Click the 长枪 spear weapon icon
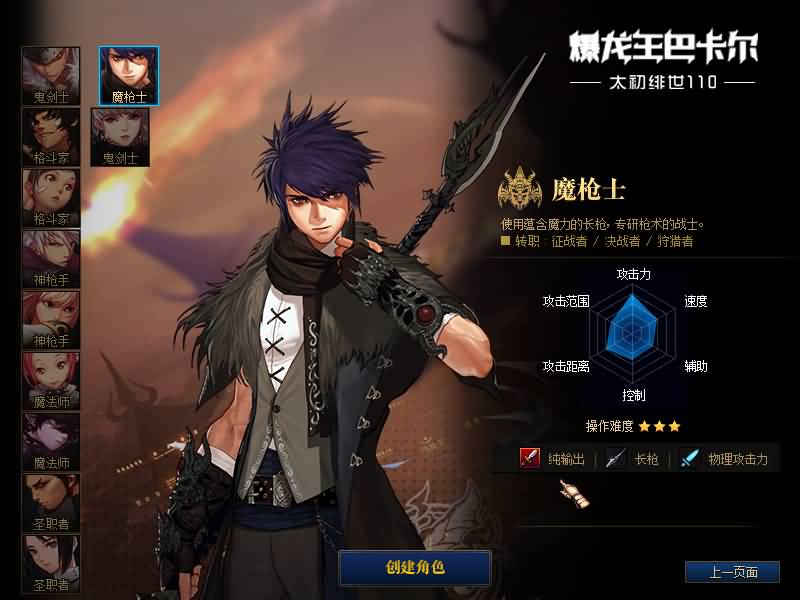The height and width of the screenshot is (600, 800). coord(615,458)
